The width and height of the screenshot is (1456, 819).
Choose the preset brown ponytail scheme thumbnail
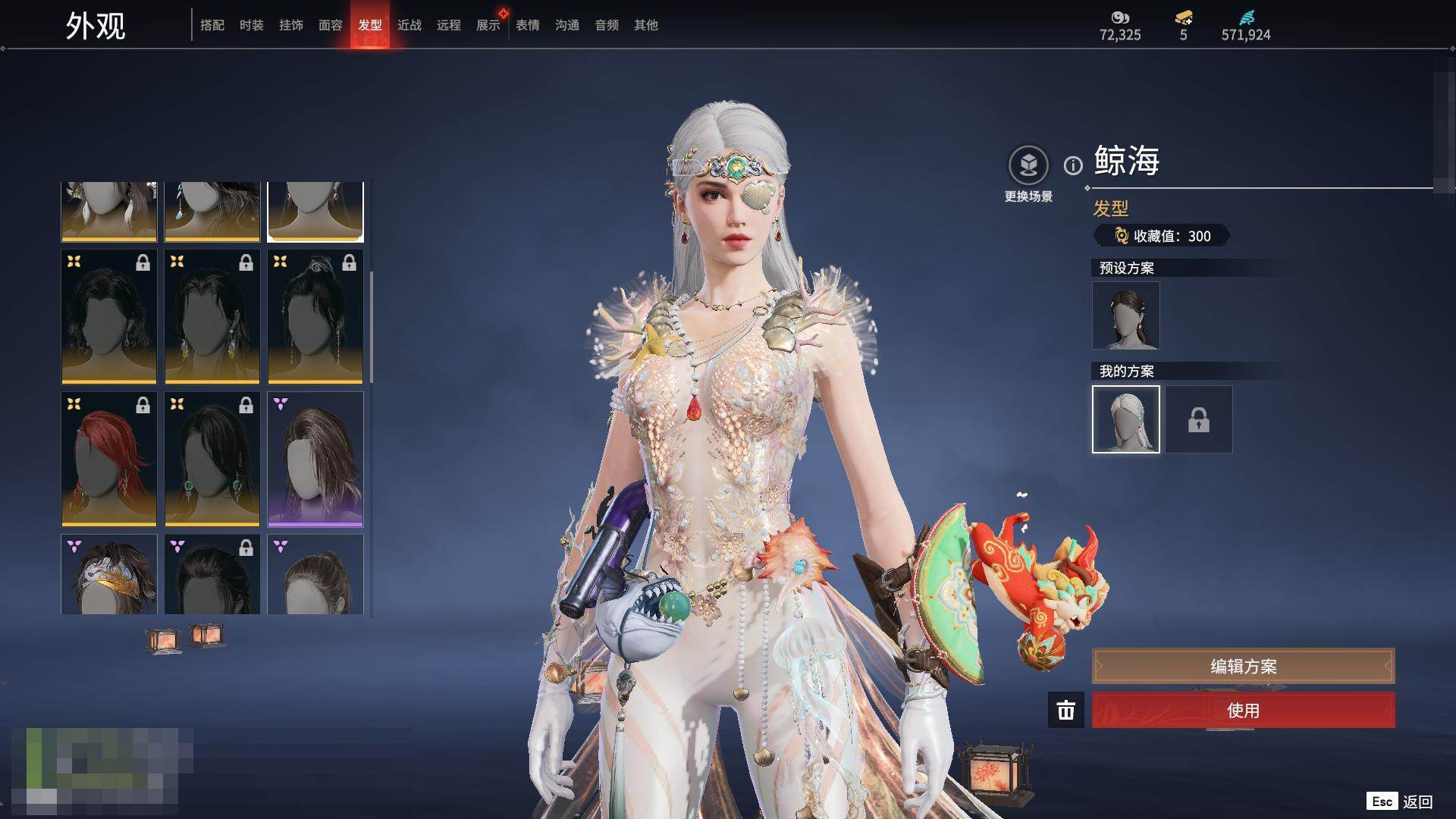1125,315
